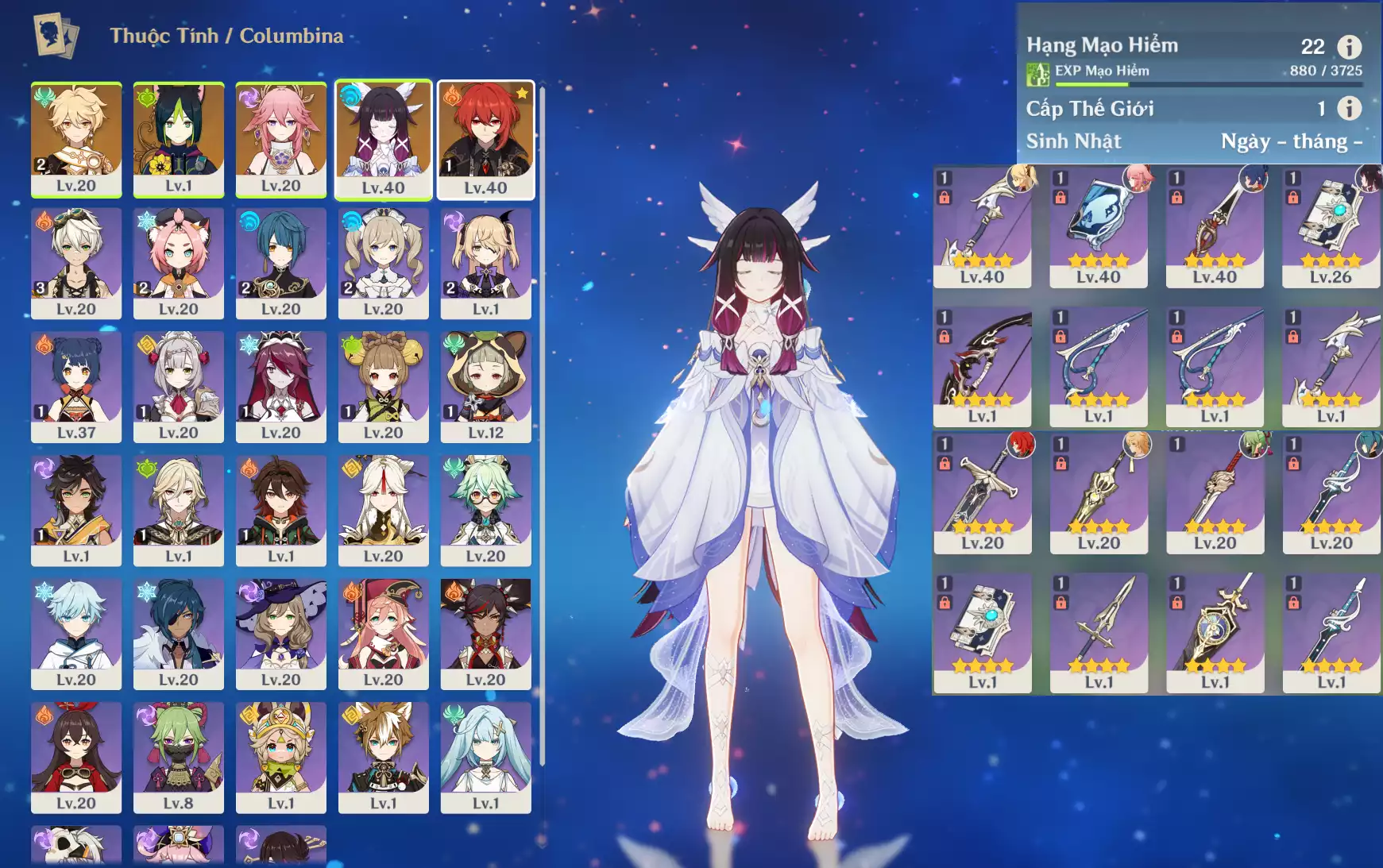Select the Noelle character tile

179,386
